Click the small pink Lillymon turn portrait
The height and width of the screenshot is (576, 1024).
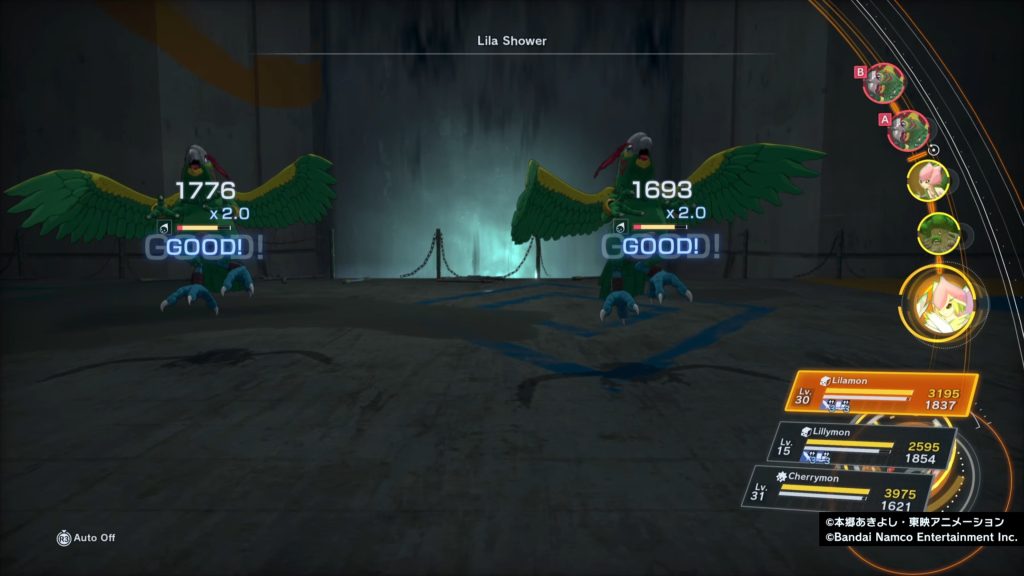pos(927,180)
